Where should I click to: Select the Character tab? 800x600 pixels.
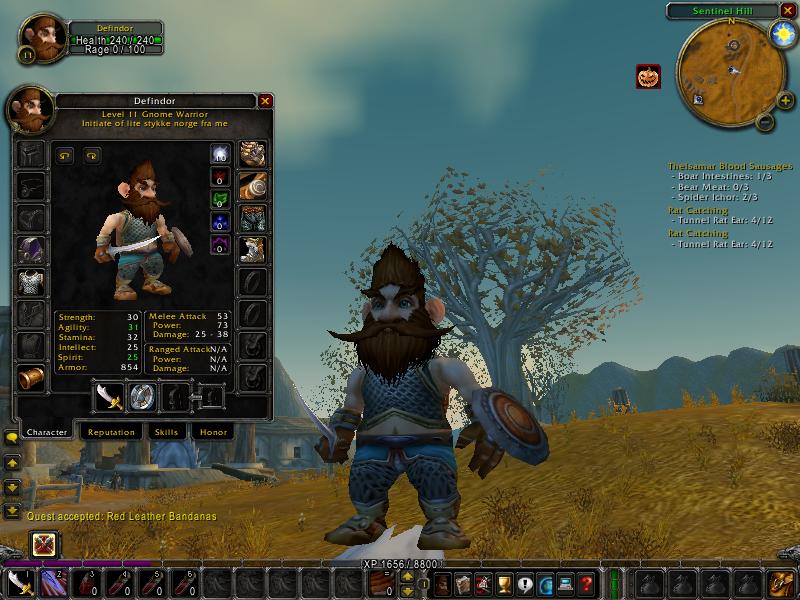coord(47,432)
